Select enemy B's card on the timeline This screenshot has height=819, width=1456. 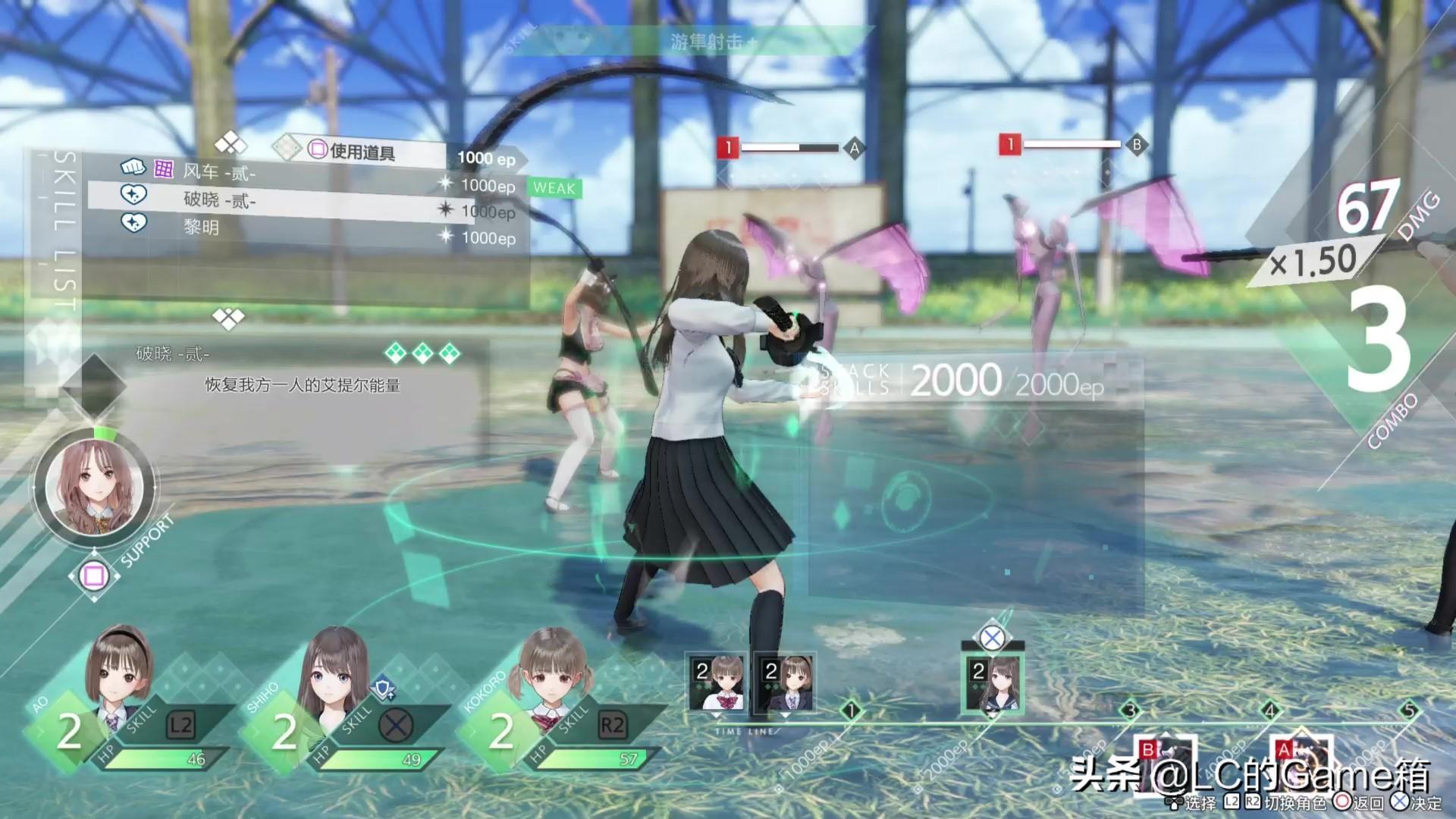coord(1164,762)
